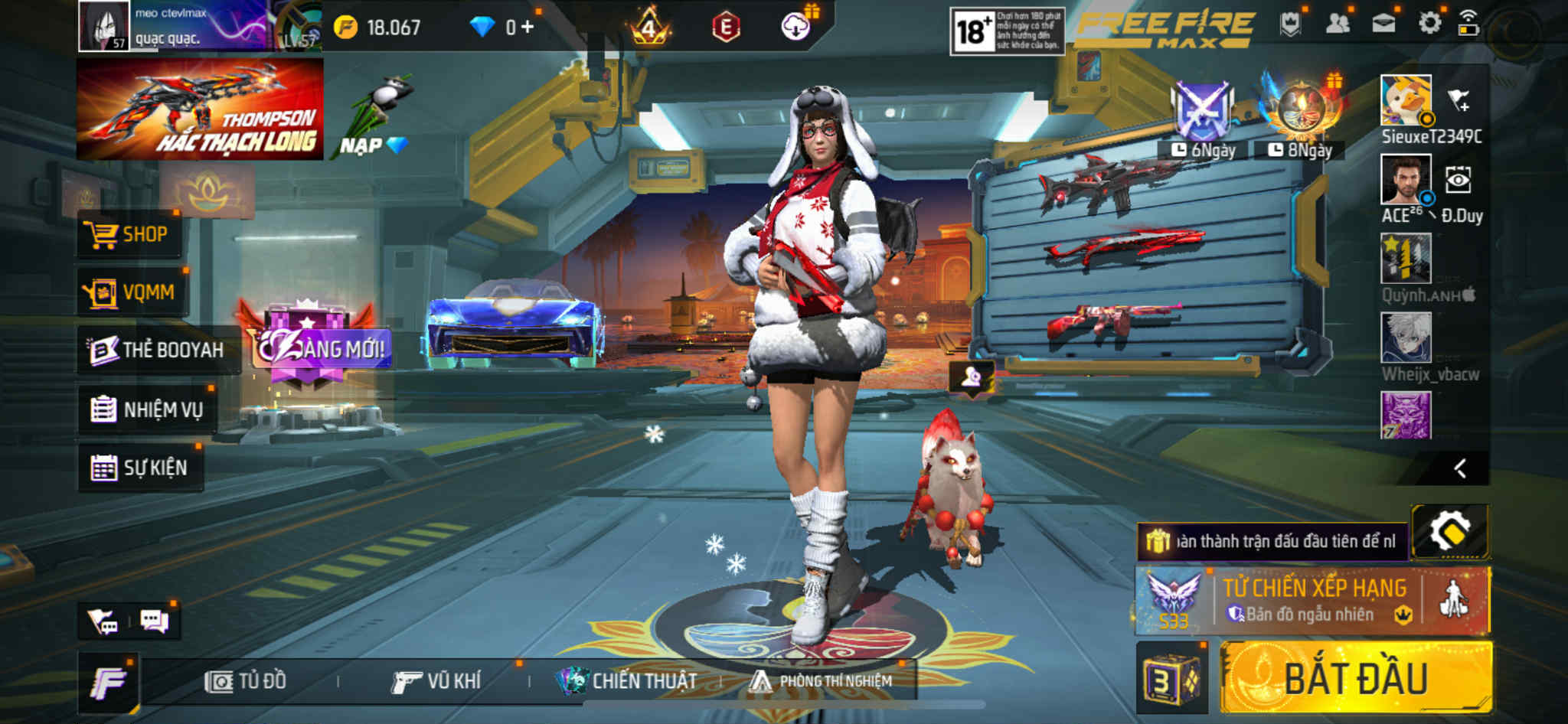The image size is (1568, 724).
Task: Switch to the VŨ KHÍ weapons tab
Action: pos(436,681)
